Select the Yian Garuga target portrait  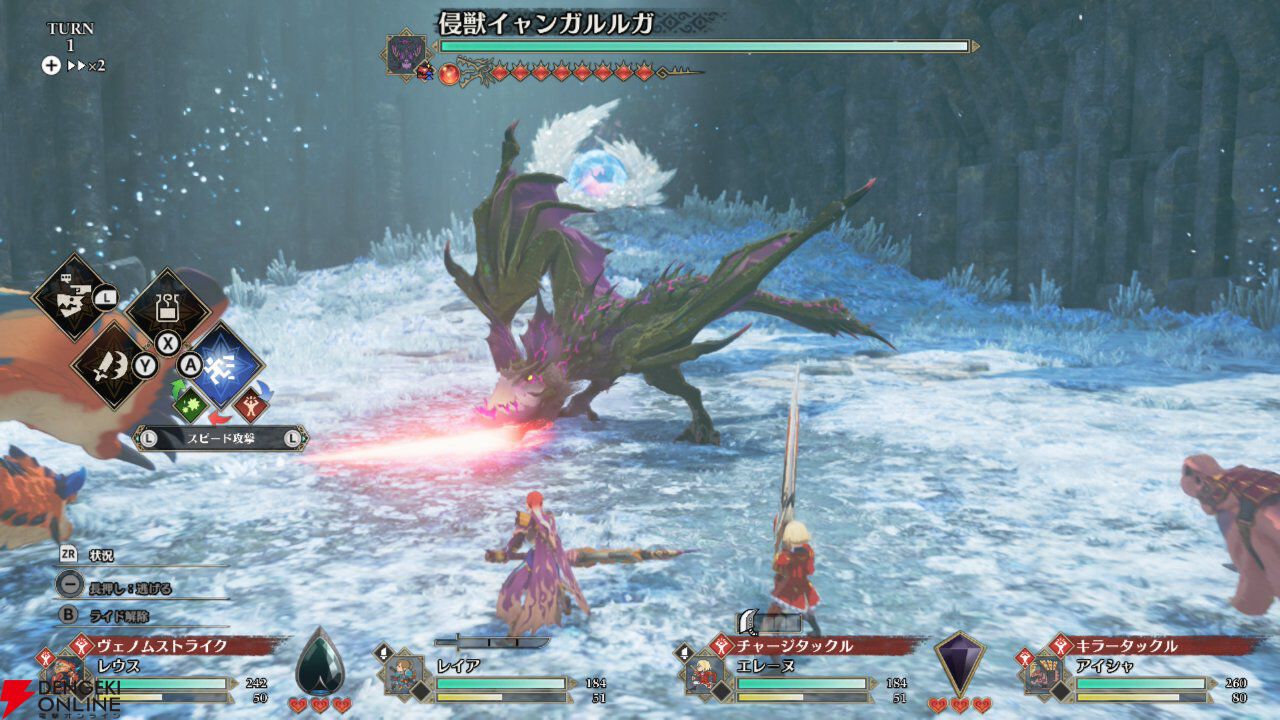[x=407, y=54]
